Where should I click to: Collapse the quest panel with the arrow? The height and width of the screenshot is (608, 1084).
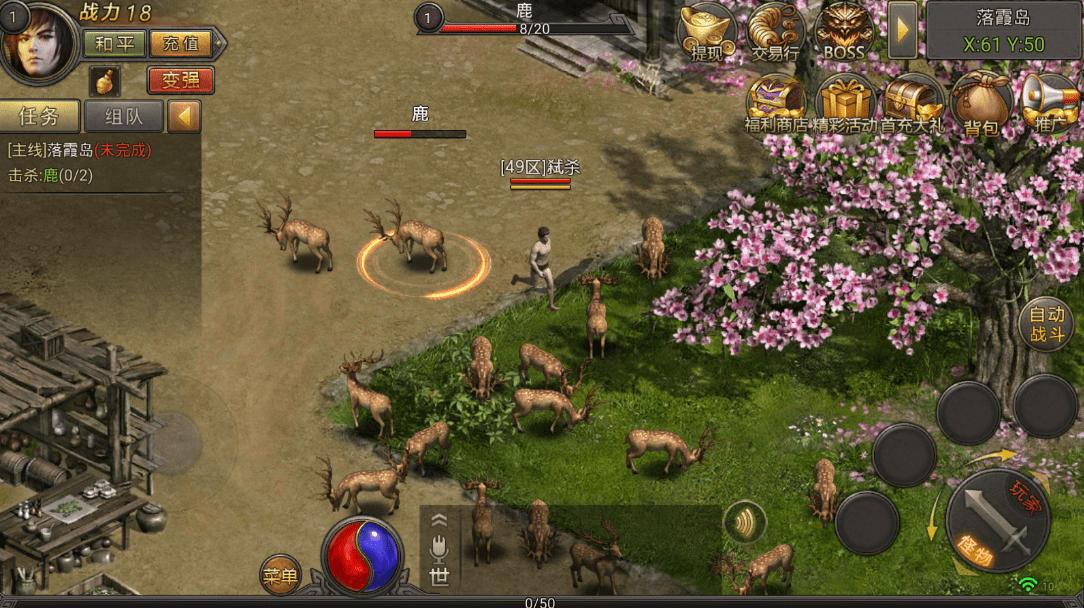[184, 116]
